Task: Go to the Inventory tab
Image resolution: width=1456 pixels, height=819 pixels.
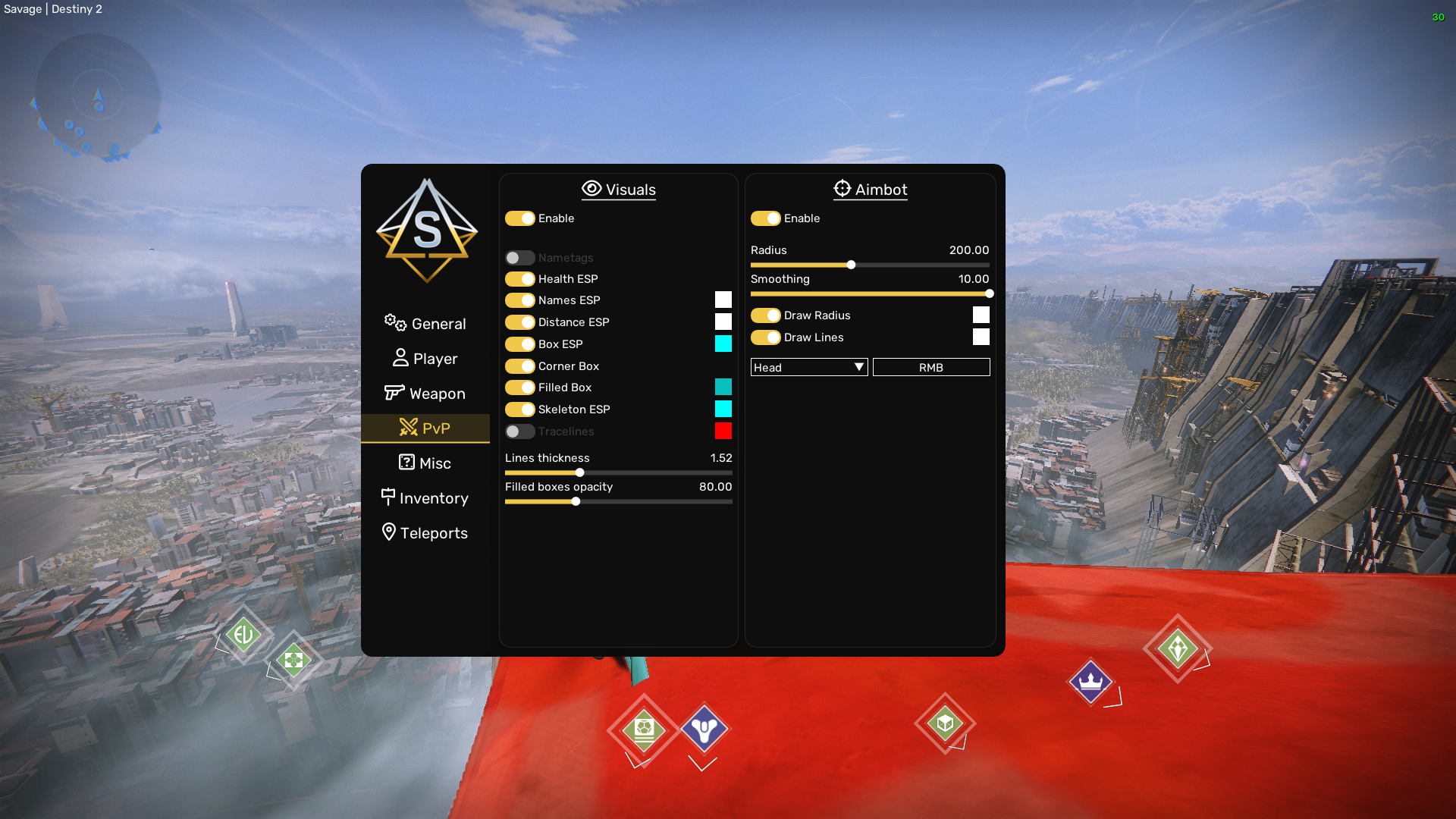Action: coord(425,498)
